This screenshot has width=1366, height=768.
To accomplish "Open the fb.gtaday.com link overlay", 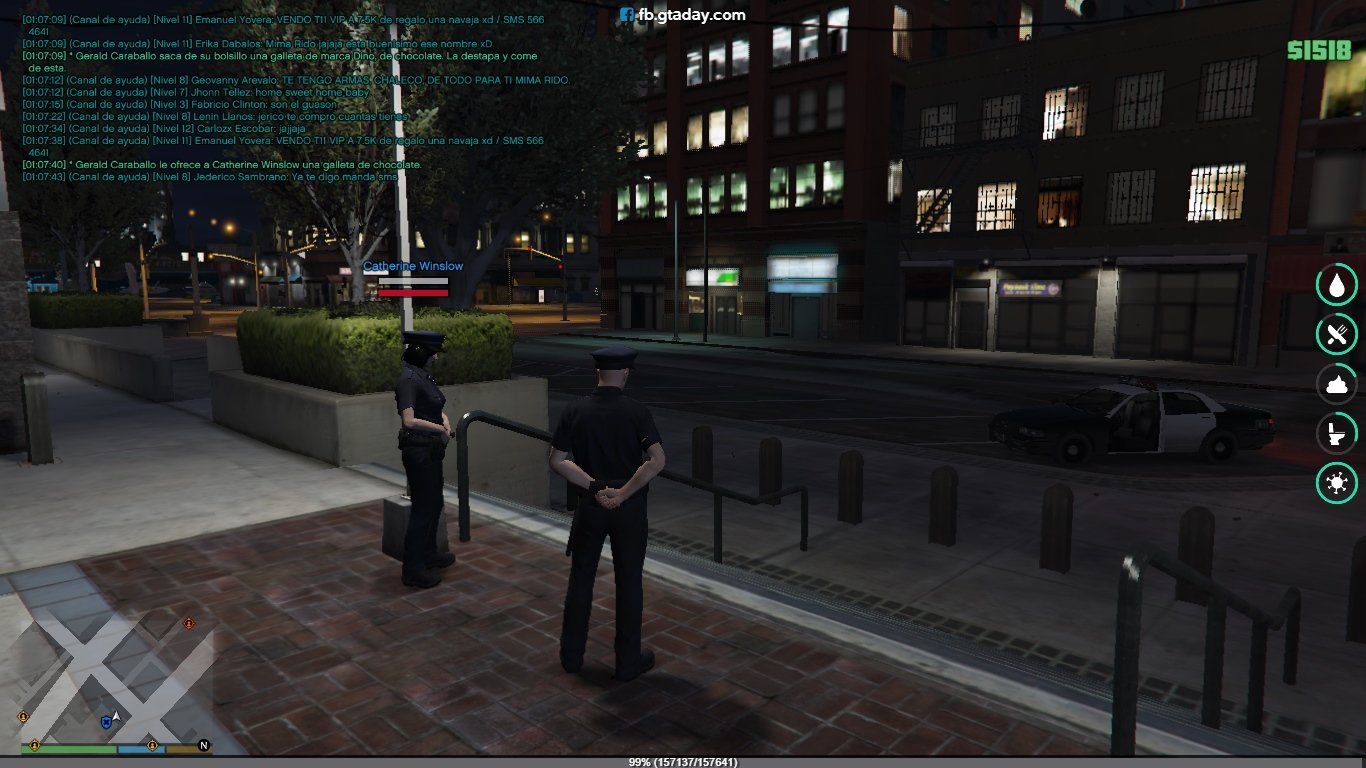I will (x=683, y=15).
